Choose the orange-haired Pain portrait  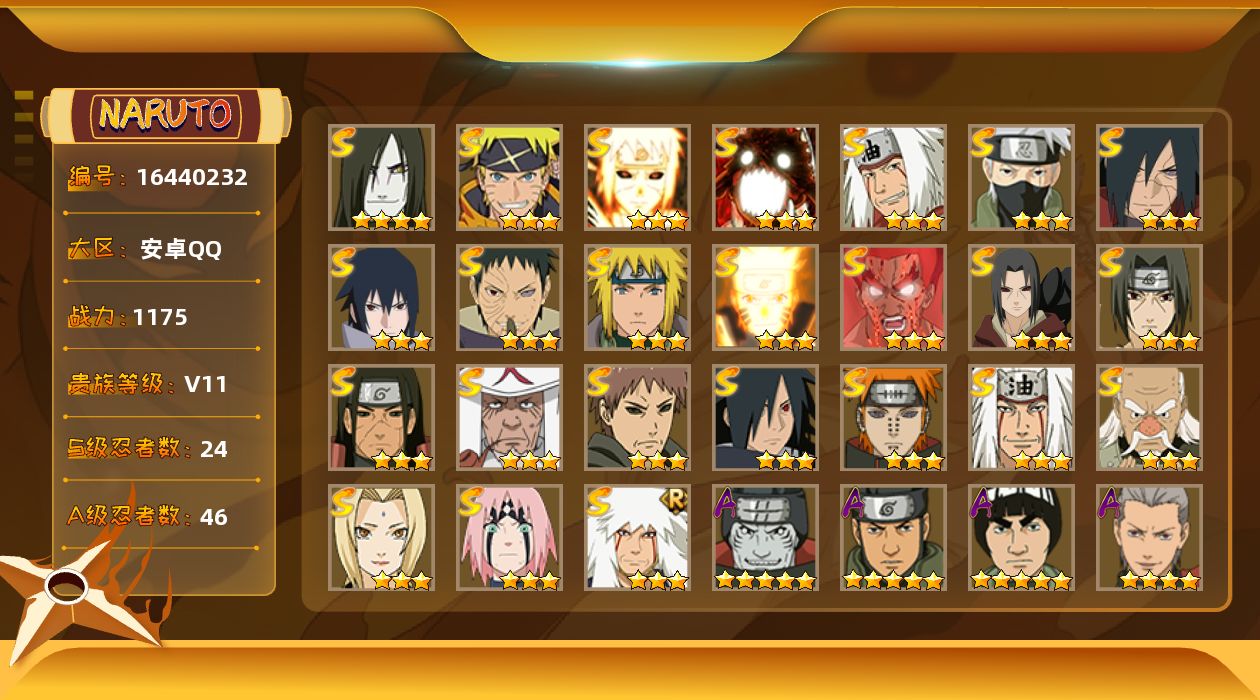893,417
